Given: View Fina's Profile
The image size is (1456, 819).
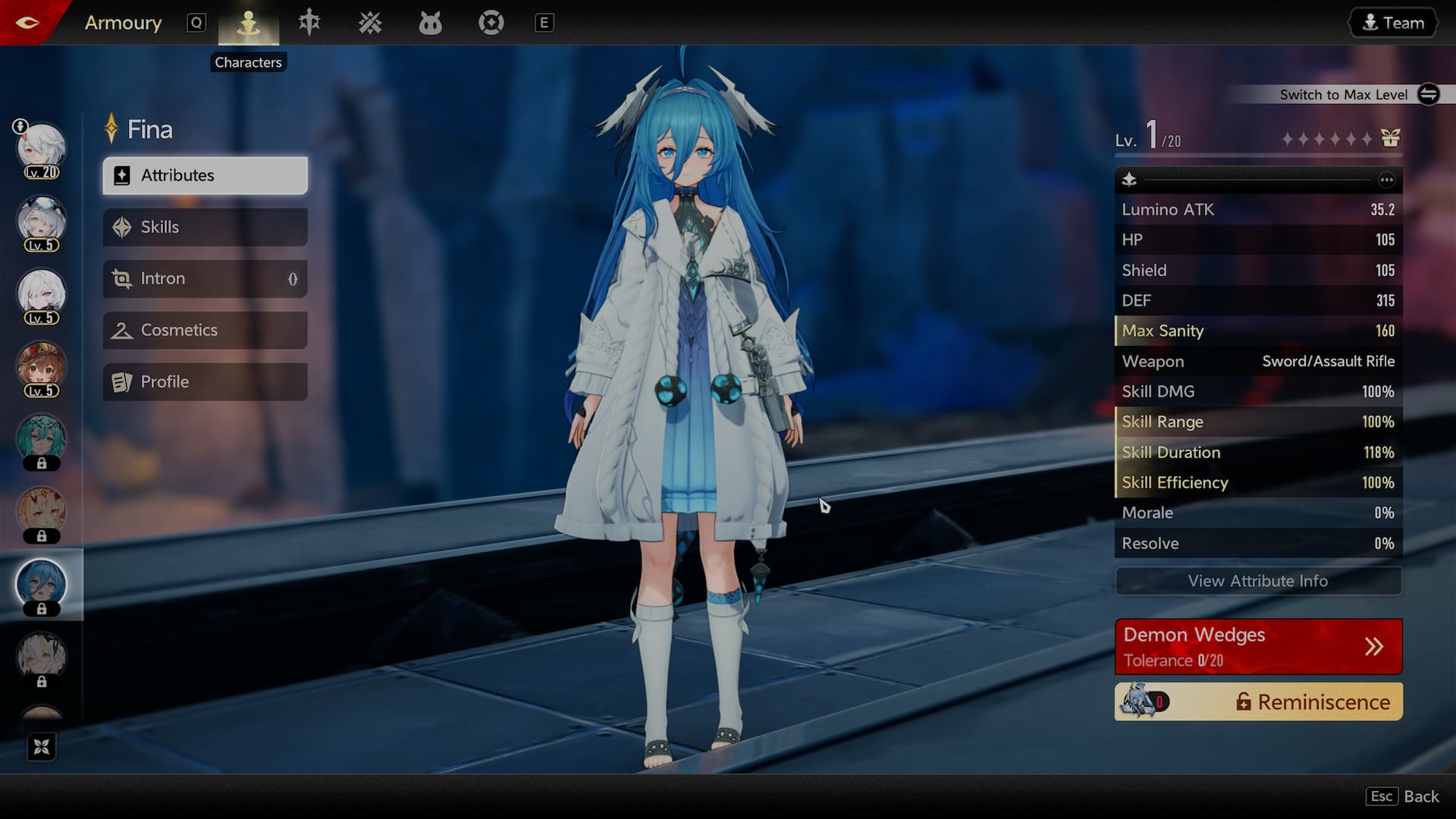Looking at the screenshot, I should 205,381.
